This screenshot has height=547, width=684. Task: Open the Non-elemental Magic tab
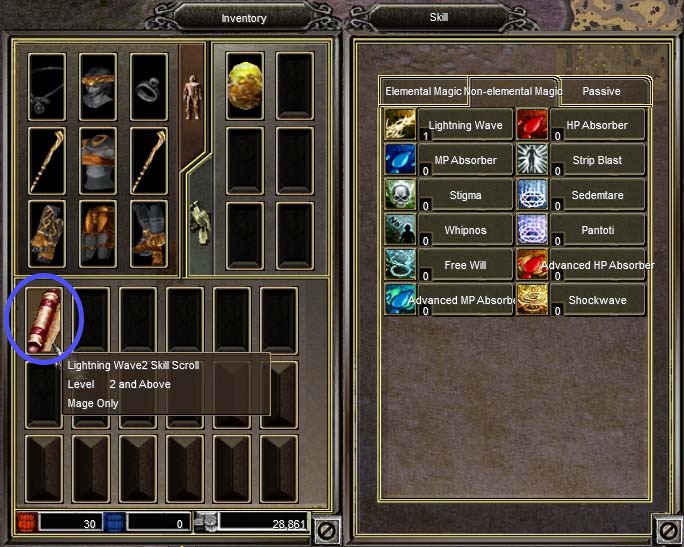512,91
